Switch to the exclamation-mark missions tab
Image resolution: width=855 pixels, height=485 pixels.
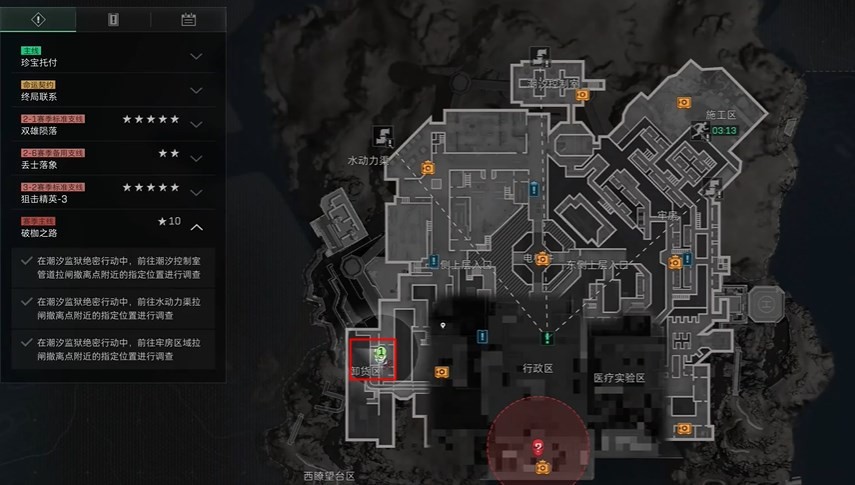click(x=38, y=19)
